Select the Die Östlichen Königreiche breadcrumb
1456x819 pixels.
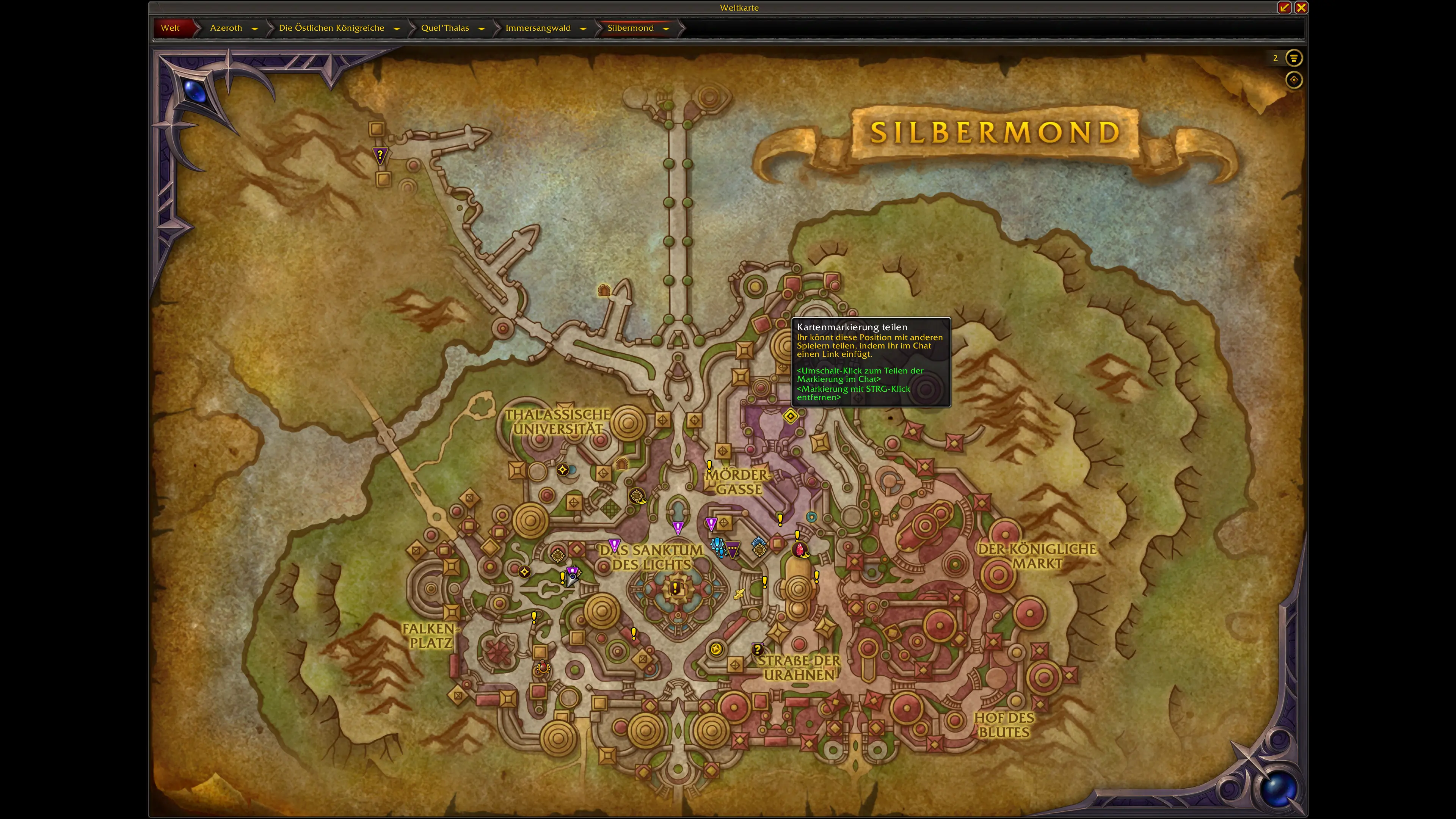[331, 28]
